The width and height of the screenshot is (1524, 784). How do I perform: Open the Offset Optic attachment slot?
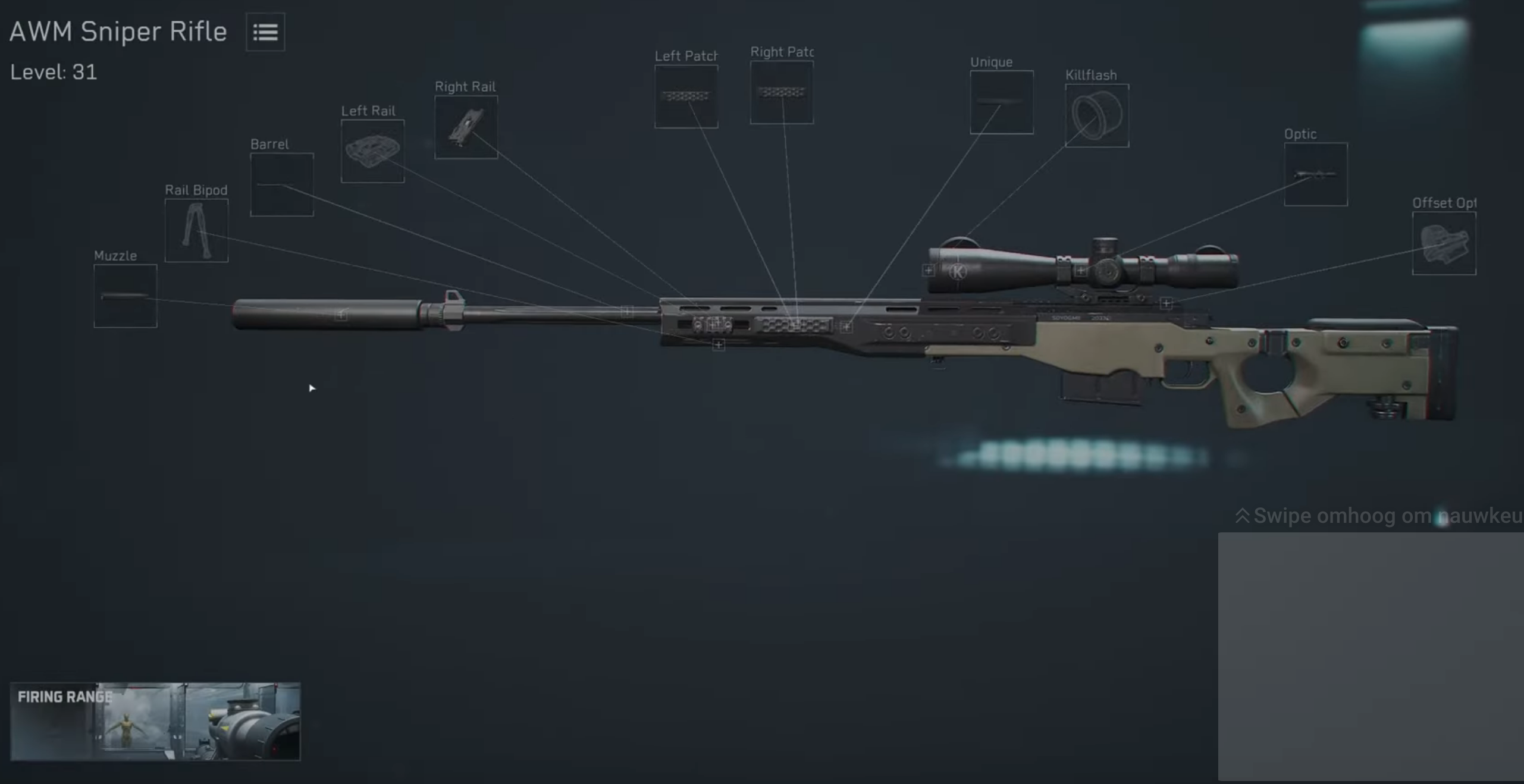point(1444,243)
